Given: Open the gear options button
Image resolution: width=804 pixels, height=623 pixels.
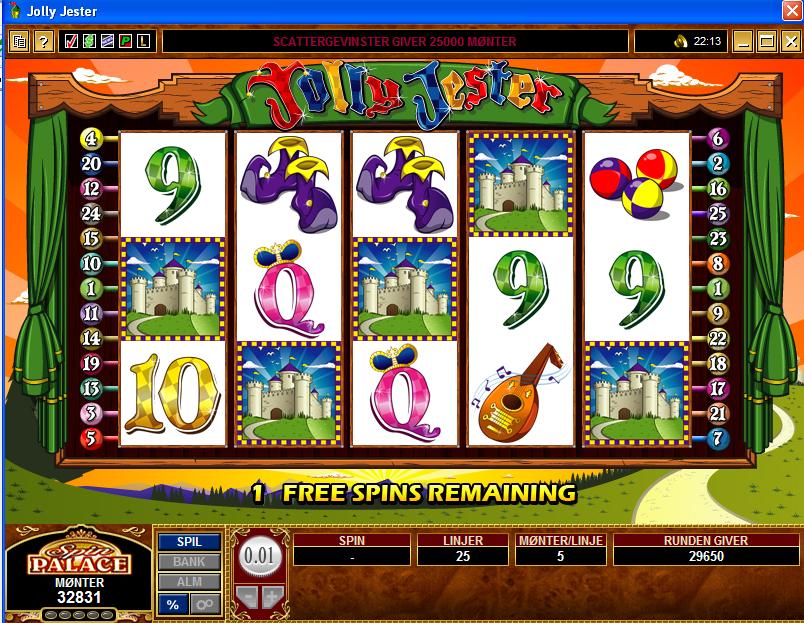Looking at the screenshot, I should (x=205, y=604).
